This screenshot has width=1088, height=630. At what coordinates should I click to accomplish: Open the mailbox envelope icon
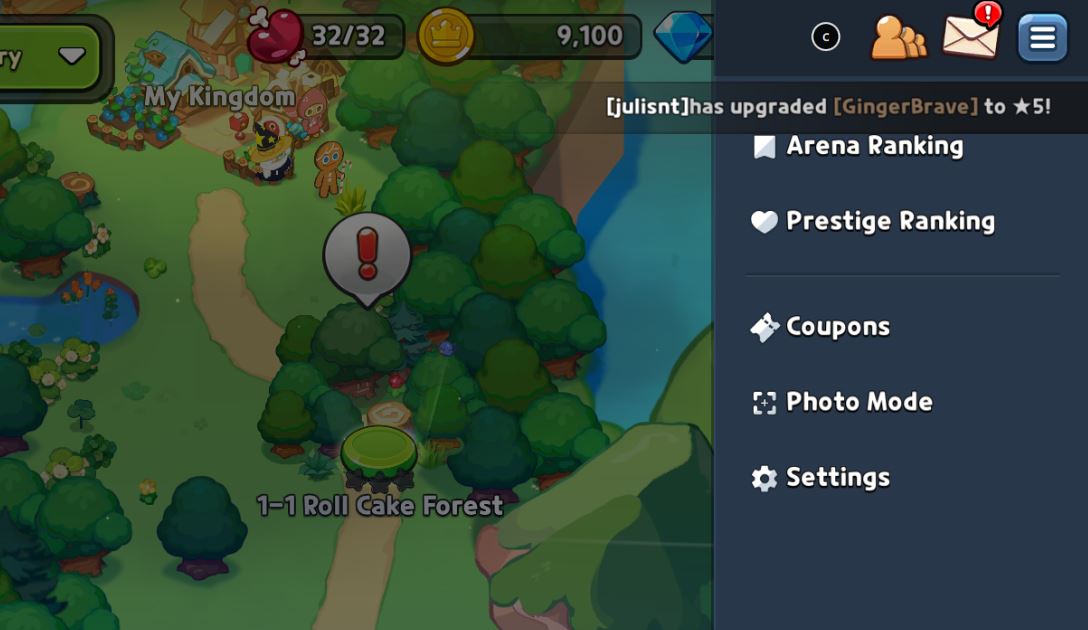(x=970, y=35)
